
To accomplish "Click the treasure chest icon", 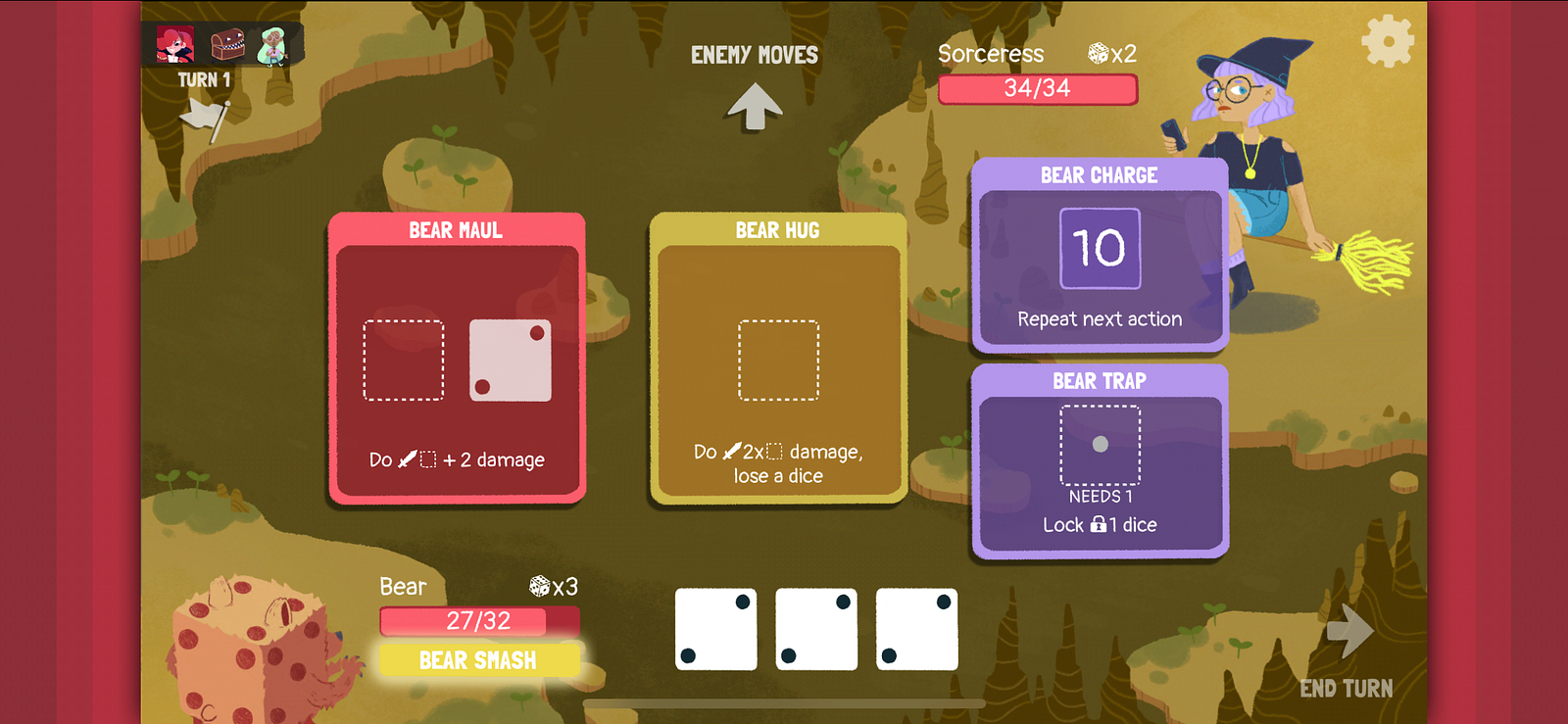I will [x=227, y=45].
